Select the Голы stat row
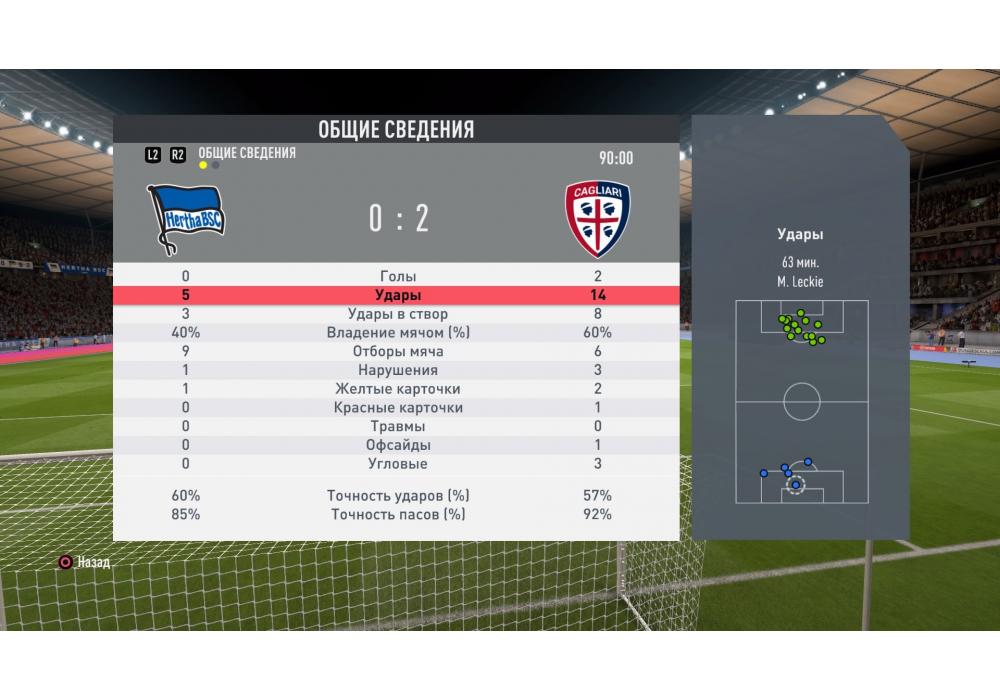 (398, 276)
